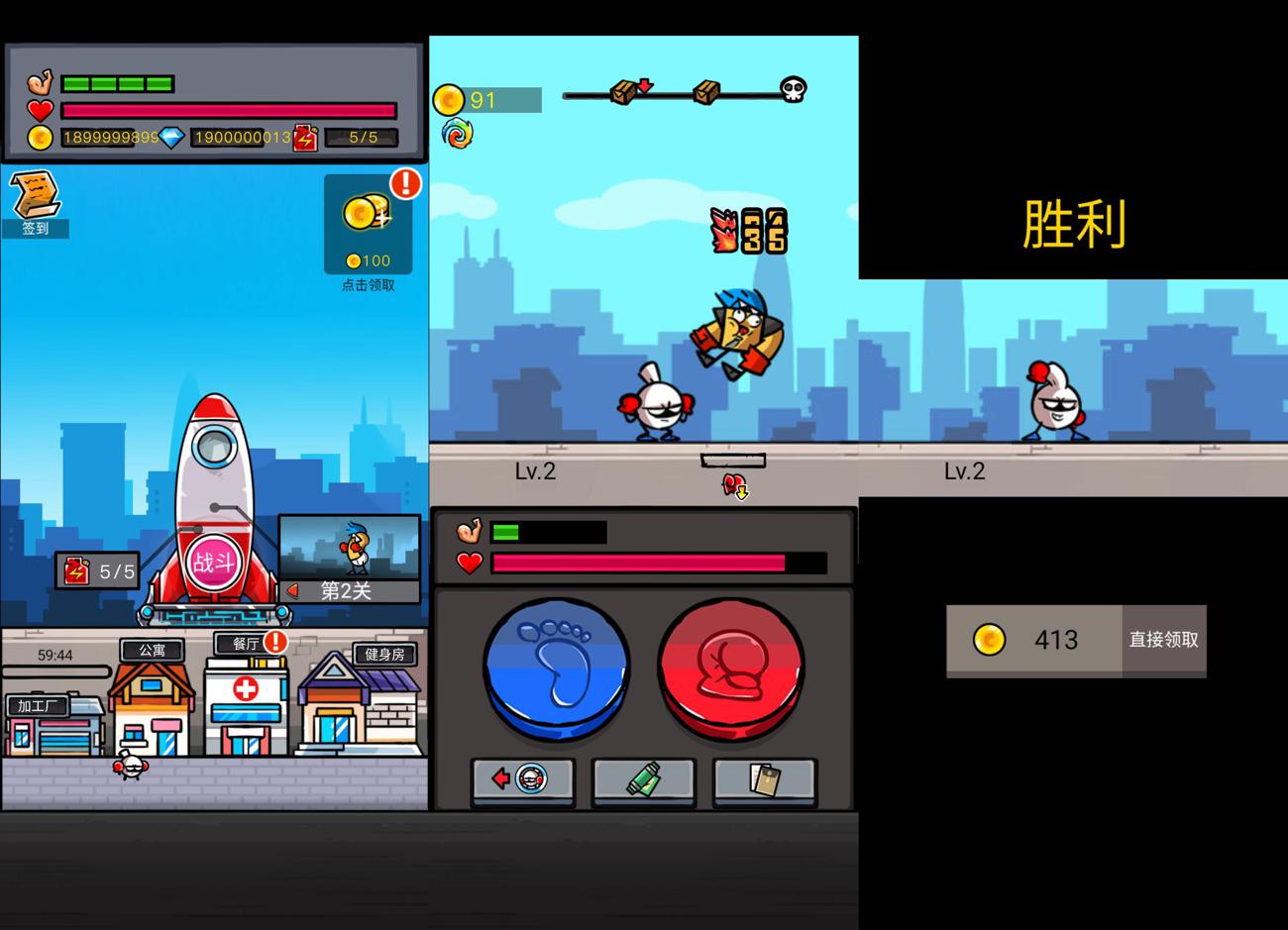Enter the 公寓 apartment building
1288x930 pixels.
tap(152, 703)
